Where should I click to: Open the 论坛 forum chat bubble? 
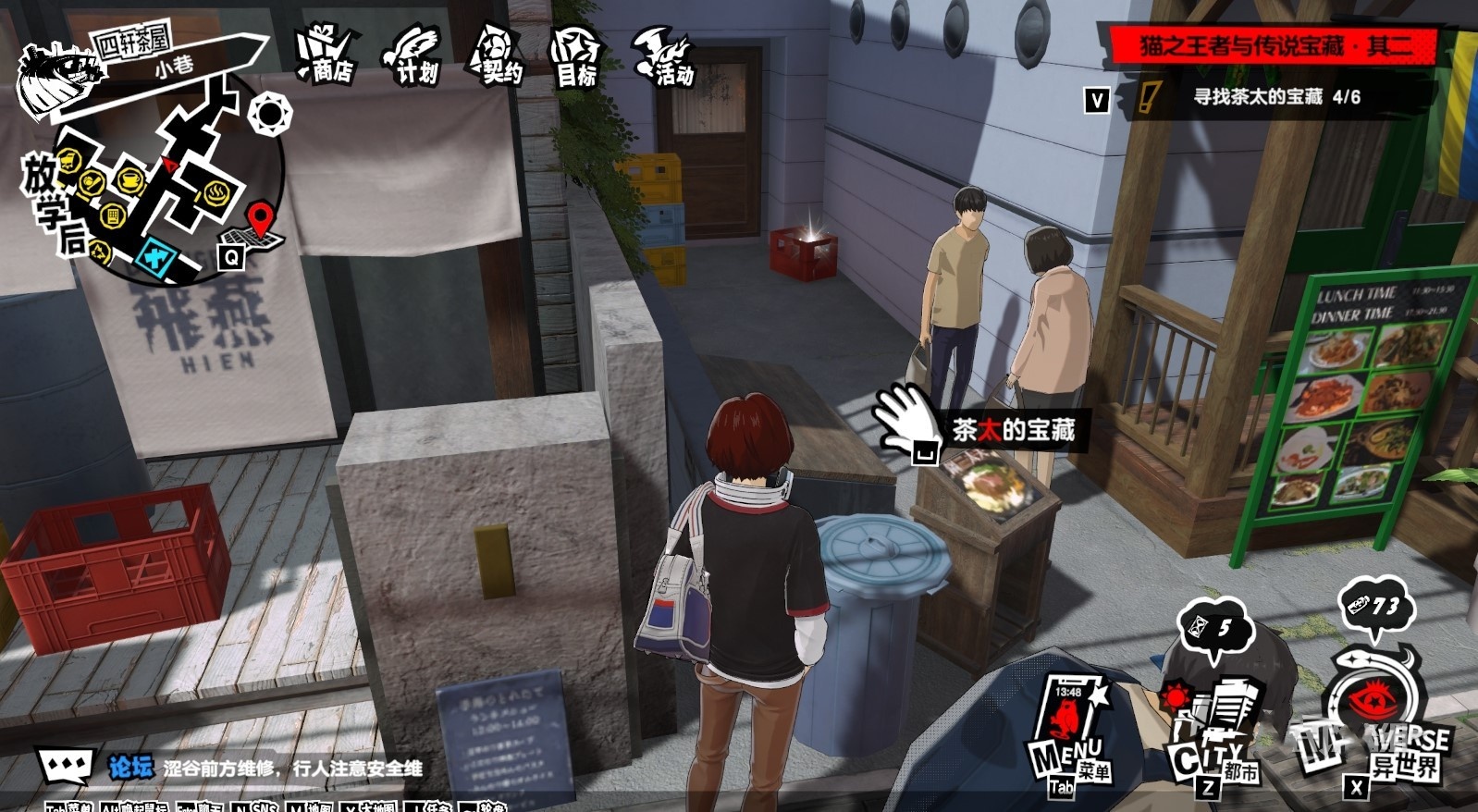(67, 767)
